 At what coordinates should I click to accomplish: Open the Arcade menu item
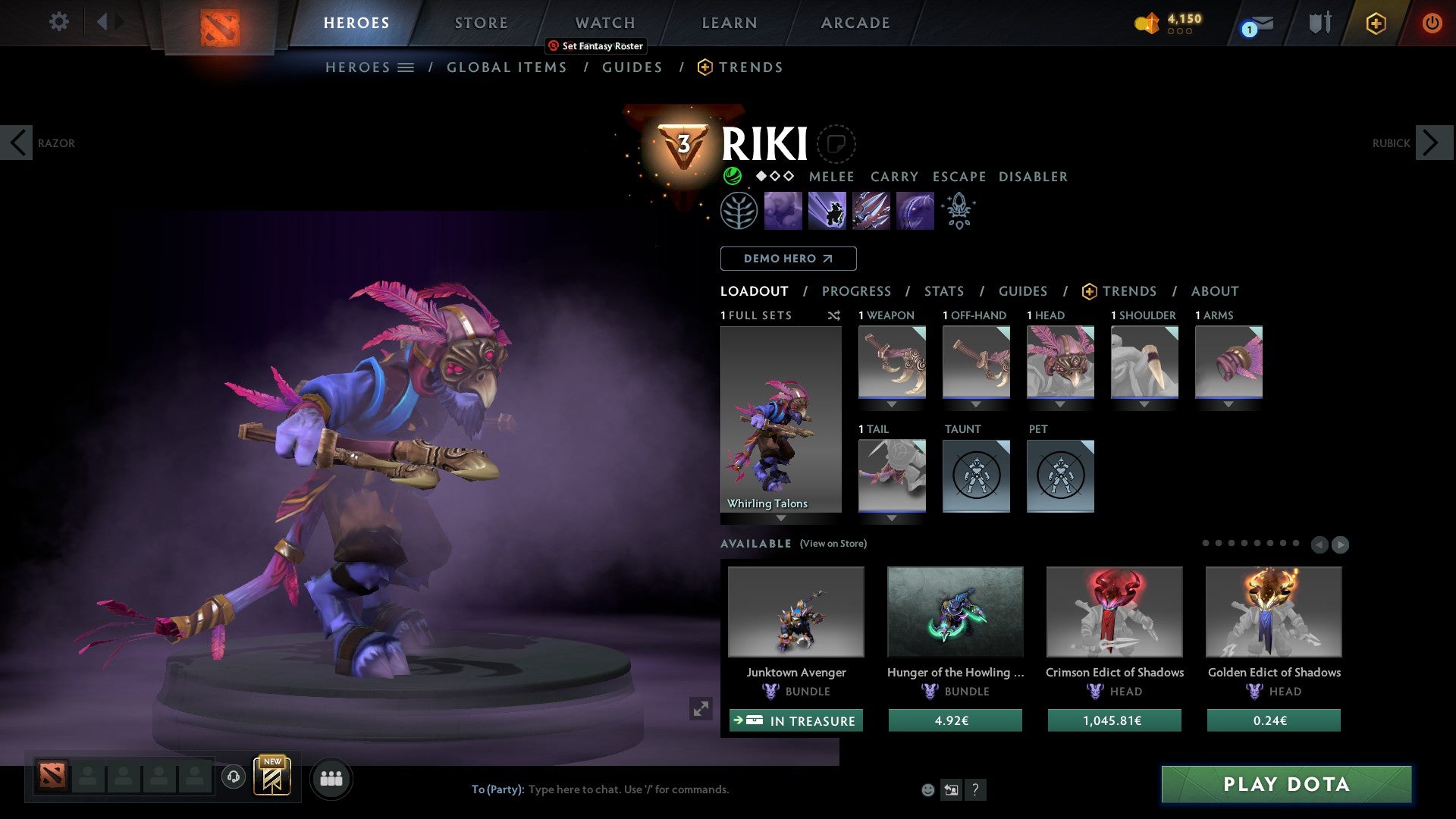855,23
